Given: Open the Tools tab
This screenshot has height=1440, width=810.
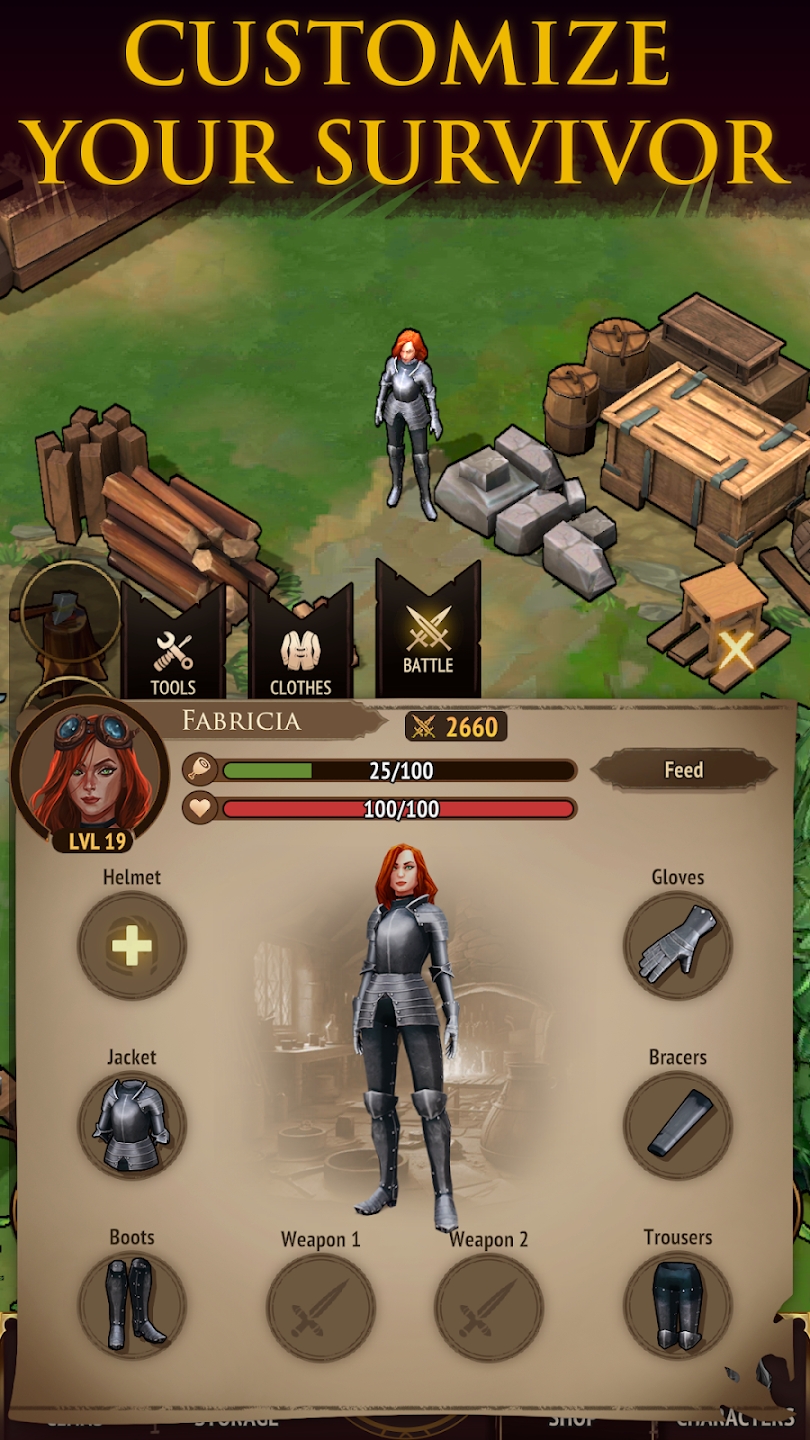Looking at the screenshot, I should (173, 660).
